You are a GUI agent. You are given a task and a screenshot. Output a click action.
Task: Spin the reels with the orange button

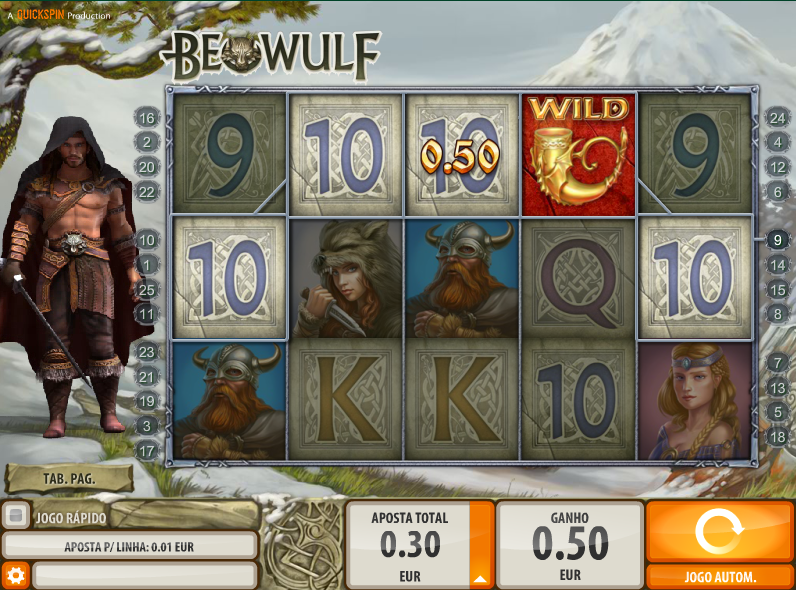pyautogui.click(x=720, y=531)
